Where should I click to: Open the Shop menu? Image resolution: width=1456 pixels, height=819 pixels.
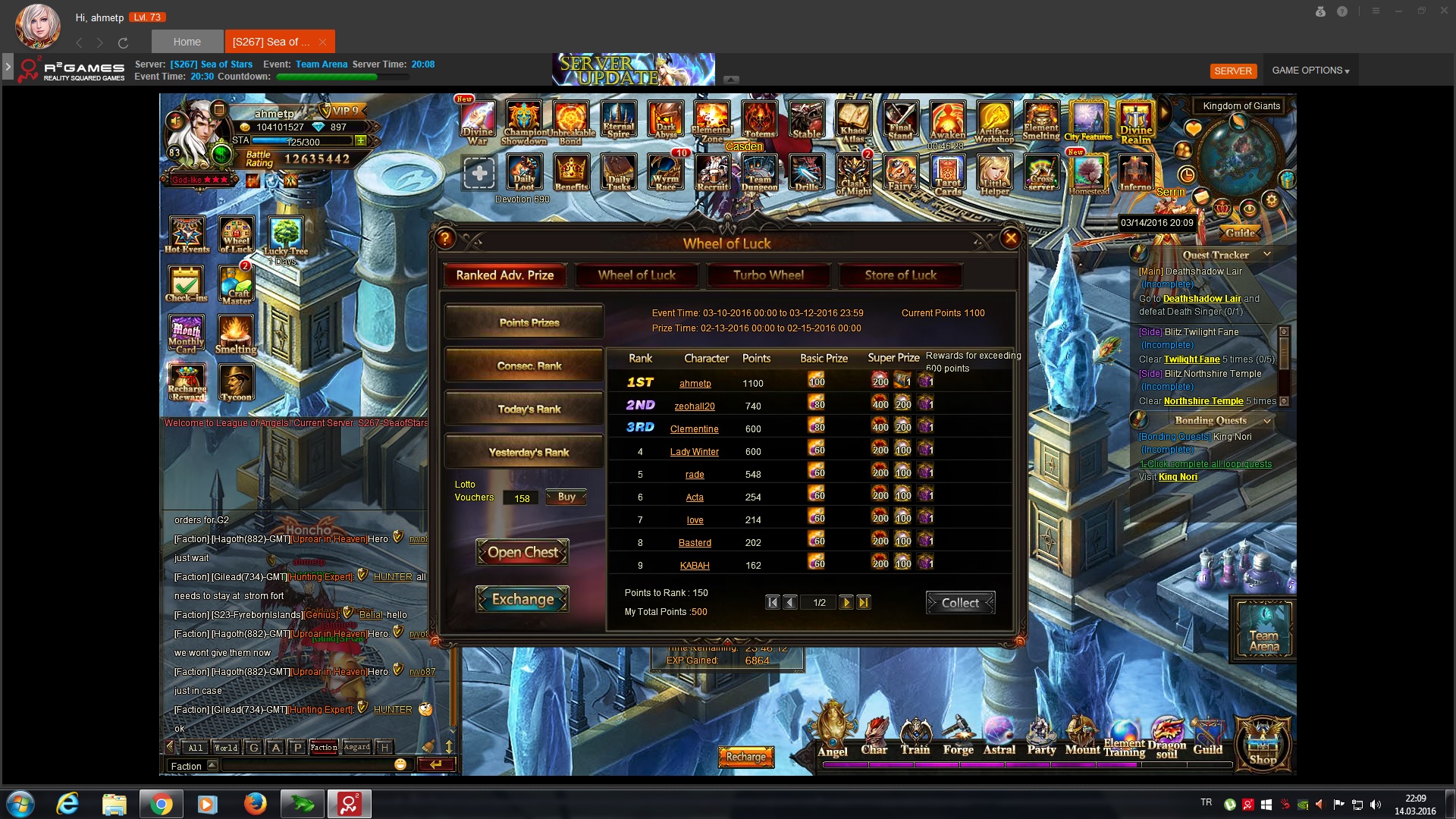(x=1263, y=745)
